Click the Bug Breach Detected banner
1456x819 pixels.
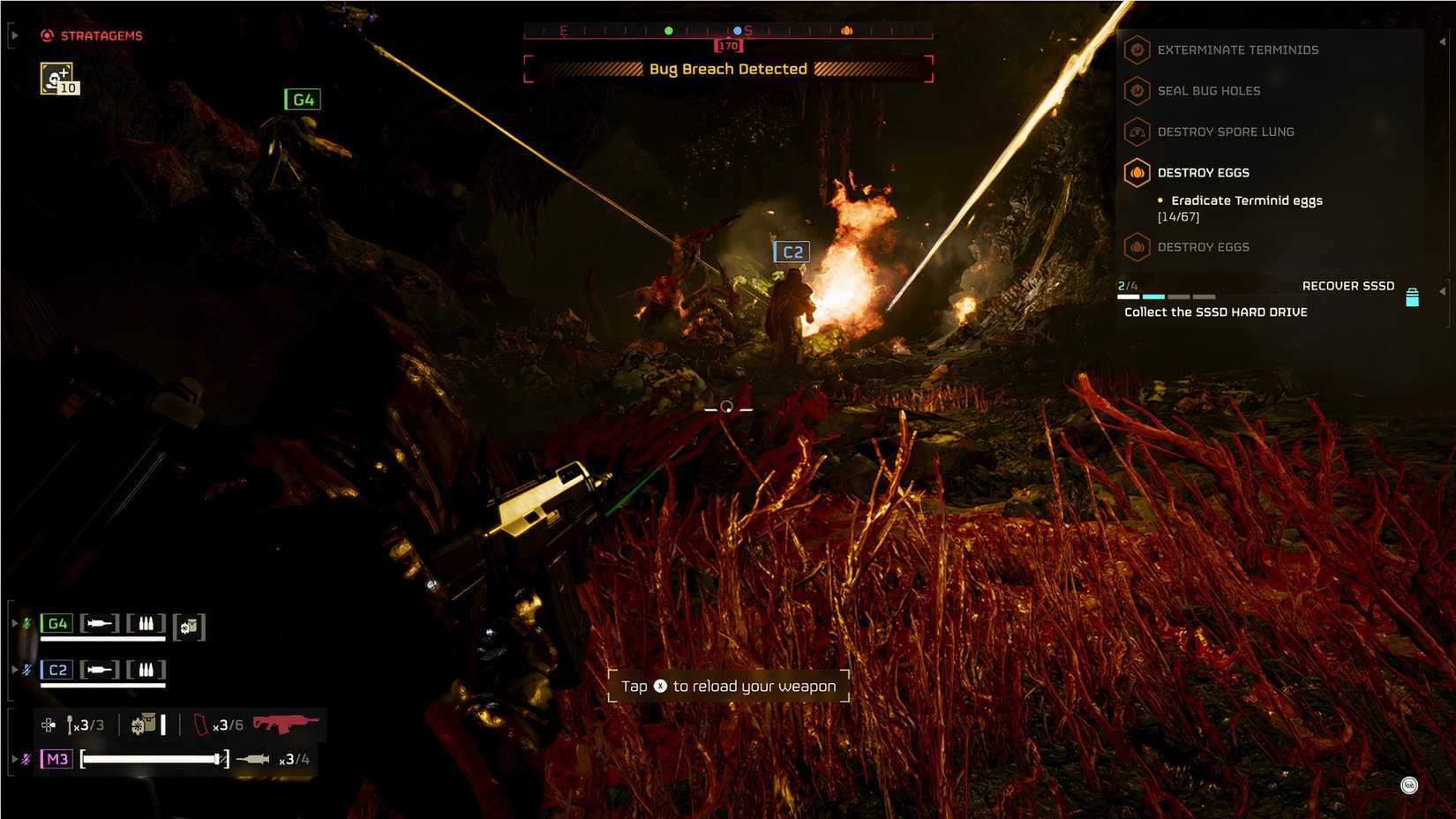[x=728, y=69]
